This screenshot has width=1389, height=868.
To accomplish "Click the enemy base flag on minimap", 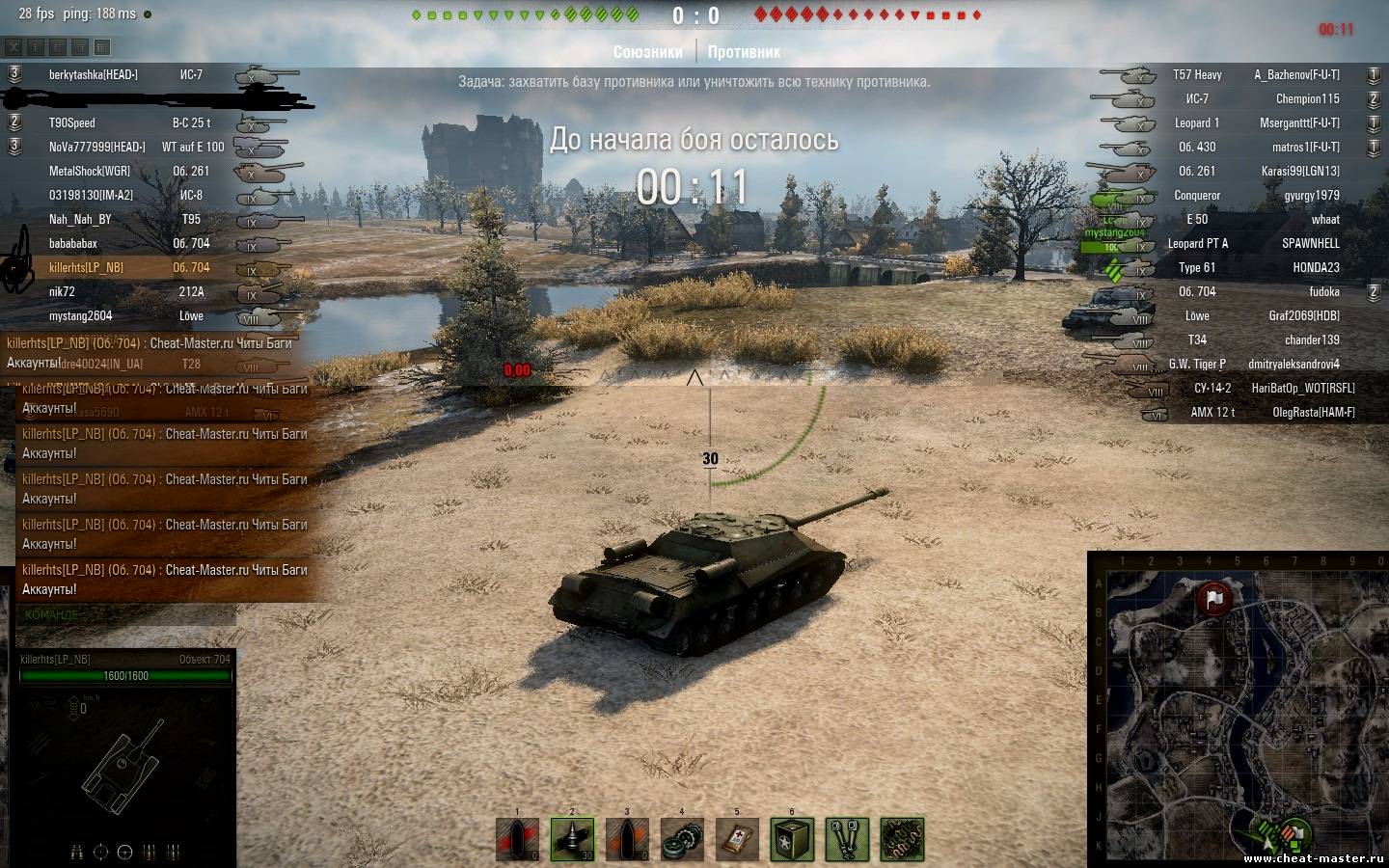I will coord(1214,598).
